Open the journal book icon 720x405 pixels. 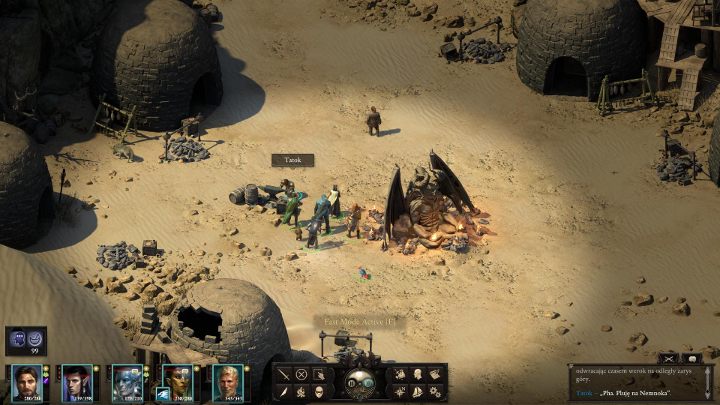coord(435,374)
